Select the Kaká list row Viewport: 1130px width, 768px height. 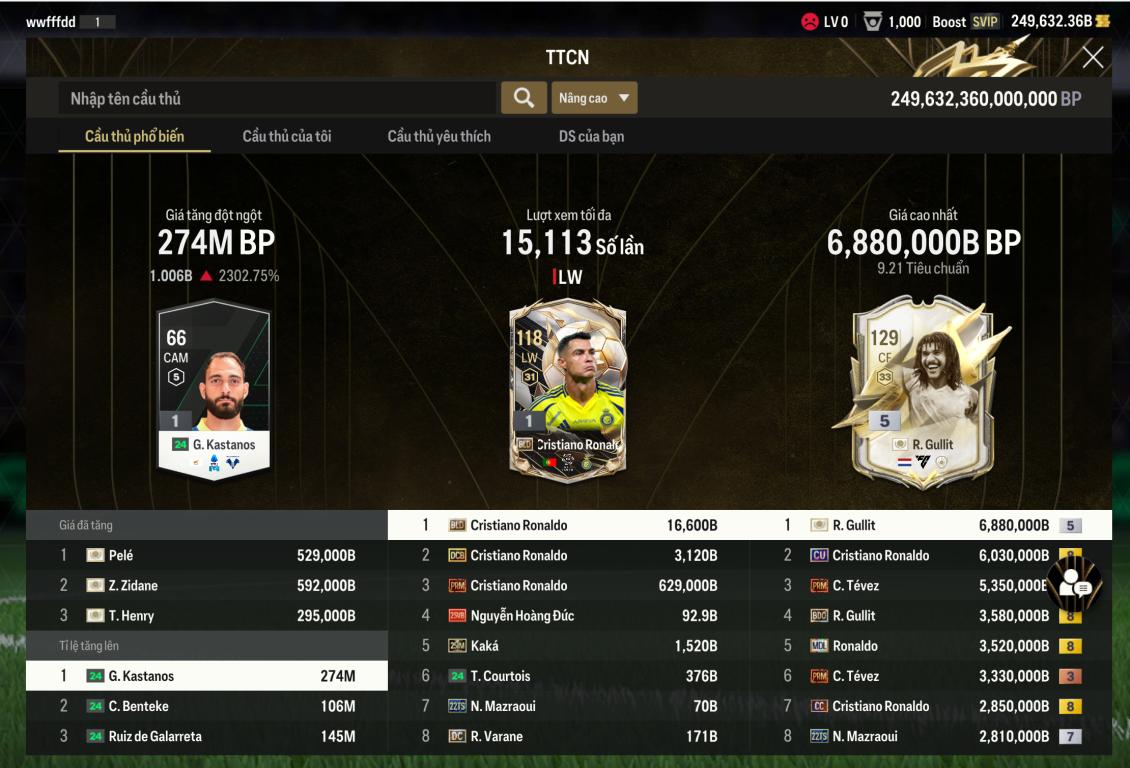tap(568, 646)
